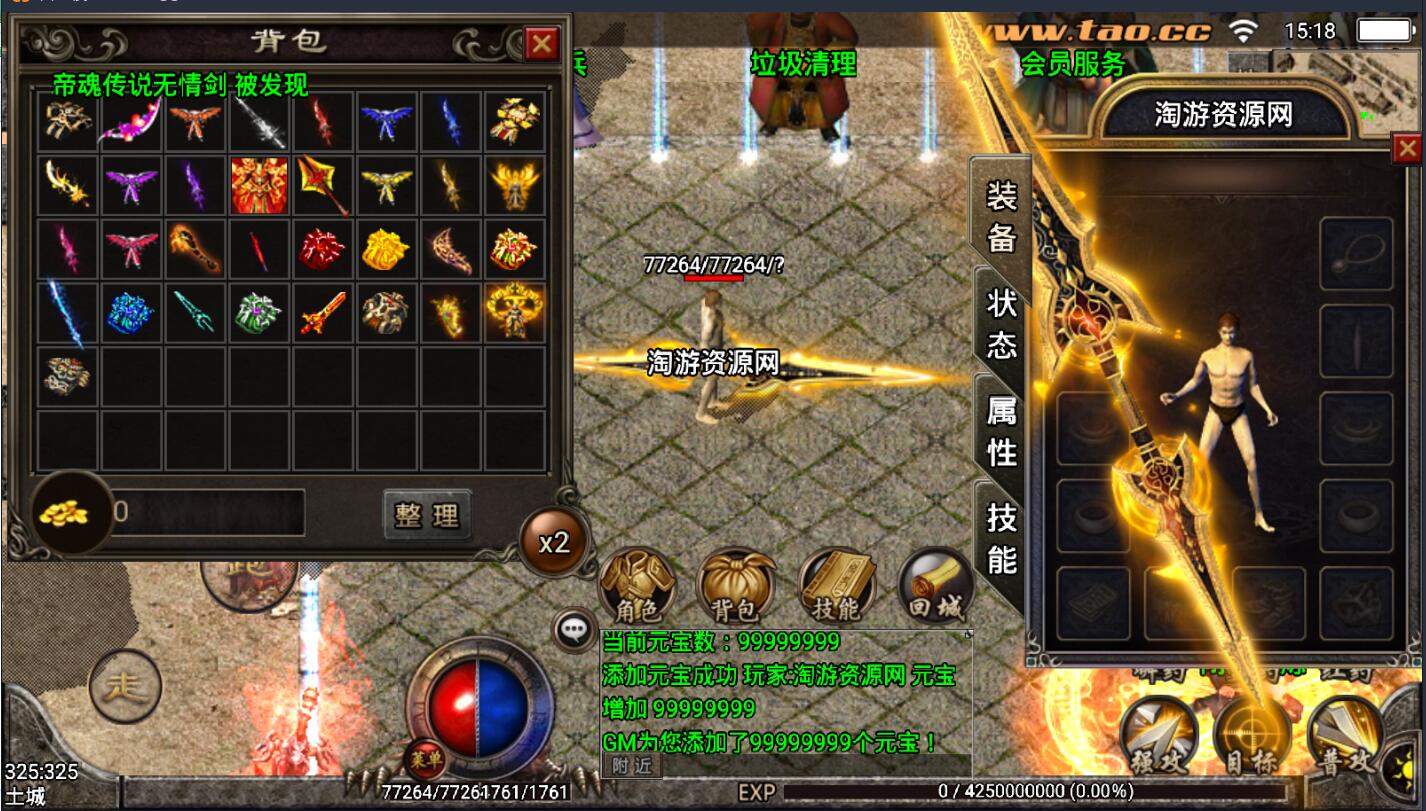
Task: Open the 状态 status tab
Action: point(1001,323)
